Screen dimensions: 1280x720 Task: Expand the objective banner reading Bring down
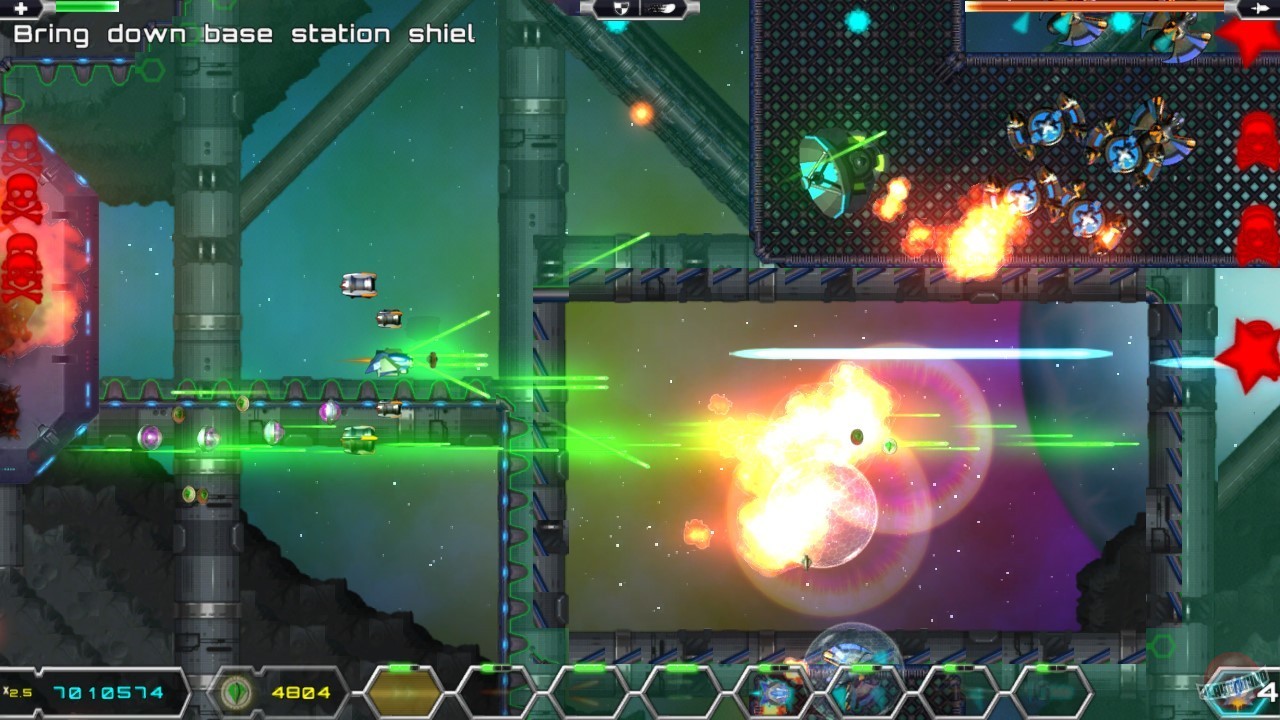point(240,33)
